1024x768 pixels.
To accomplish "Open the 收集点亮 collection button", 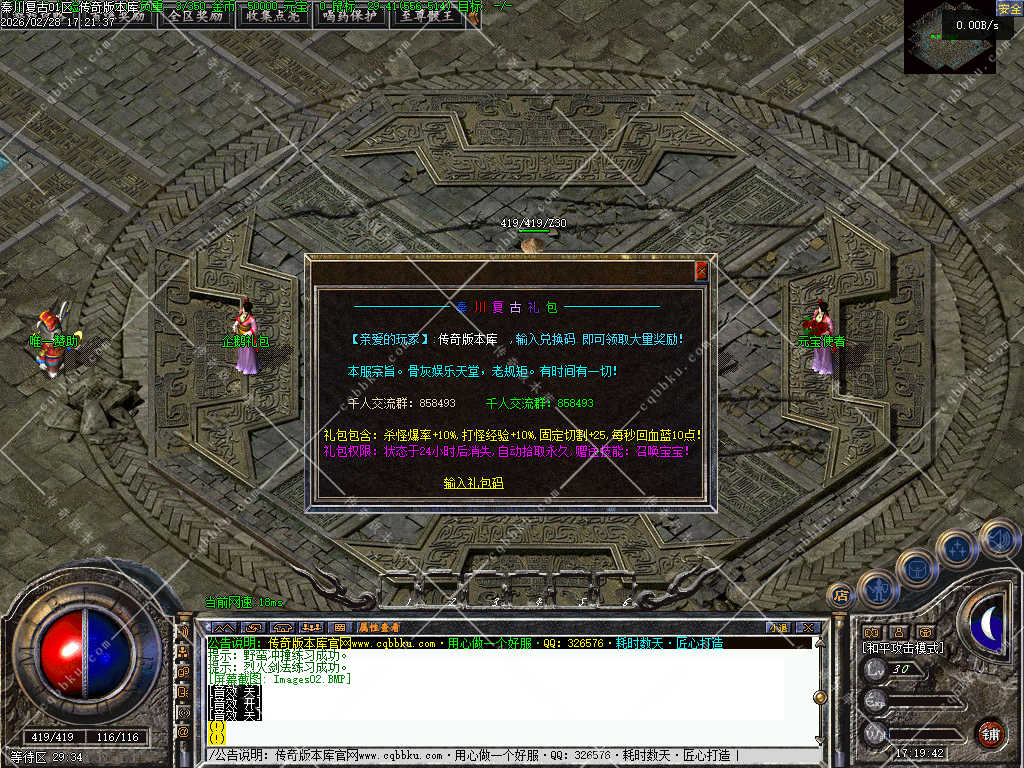I will (273, 16).
